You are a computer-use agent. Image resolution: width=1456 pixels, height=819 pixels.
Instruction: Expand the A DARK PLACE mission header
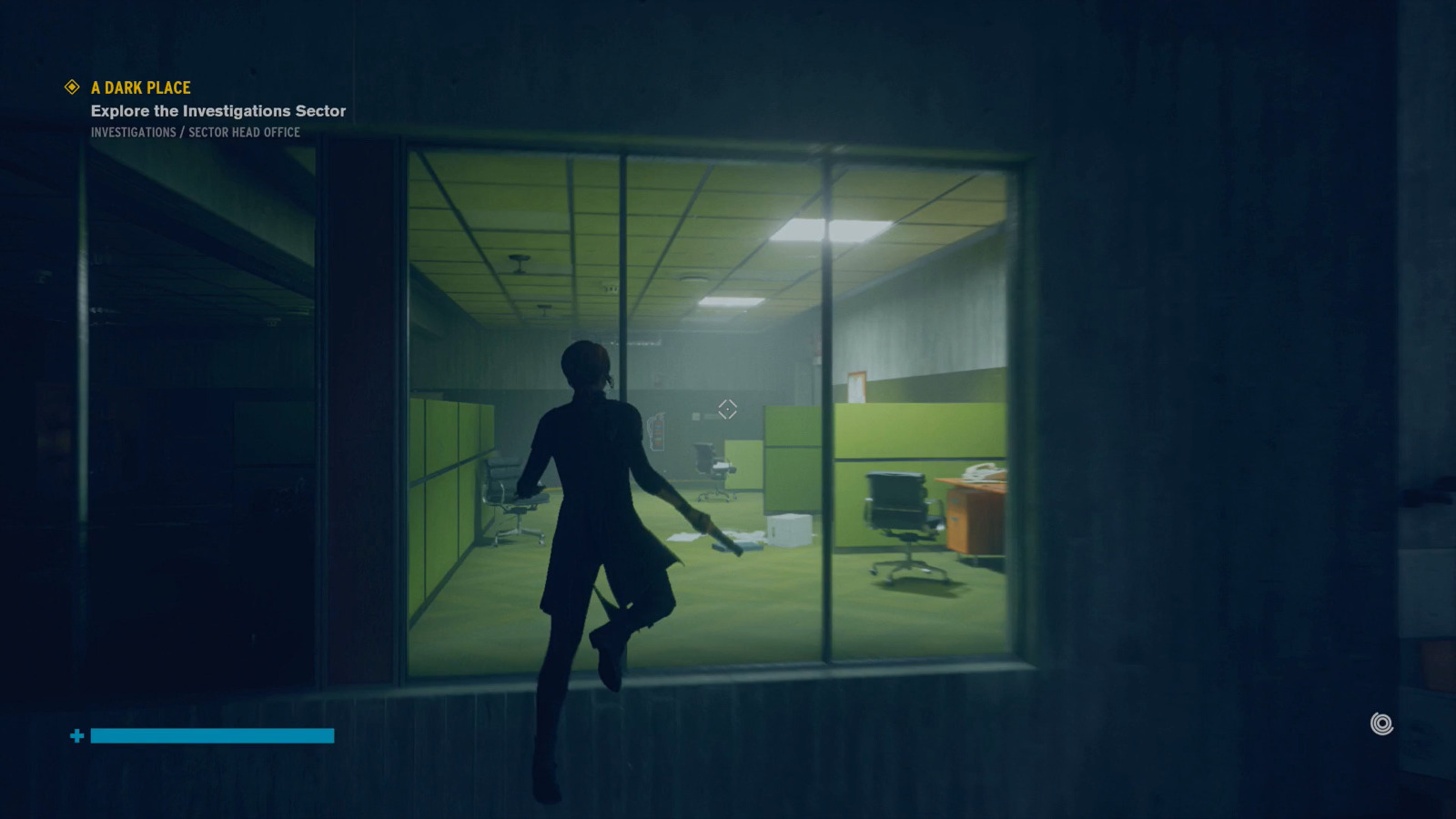tap(139, 87)
